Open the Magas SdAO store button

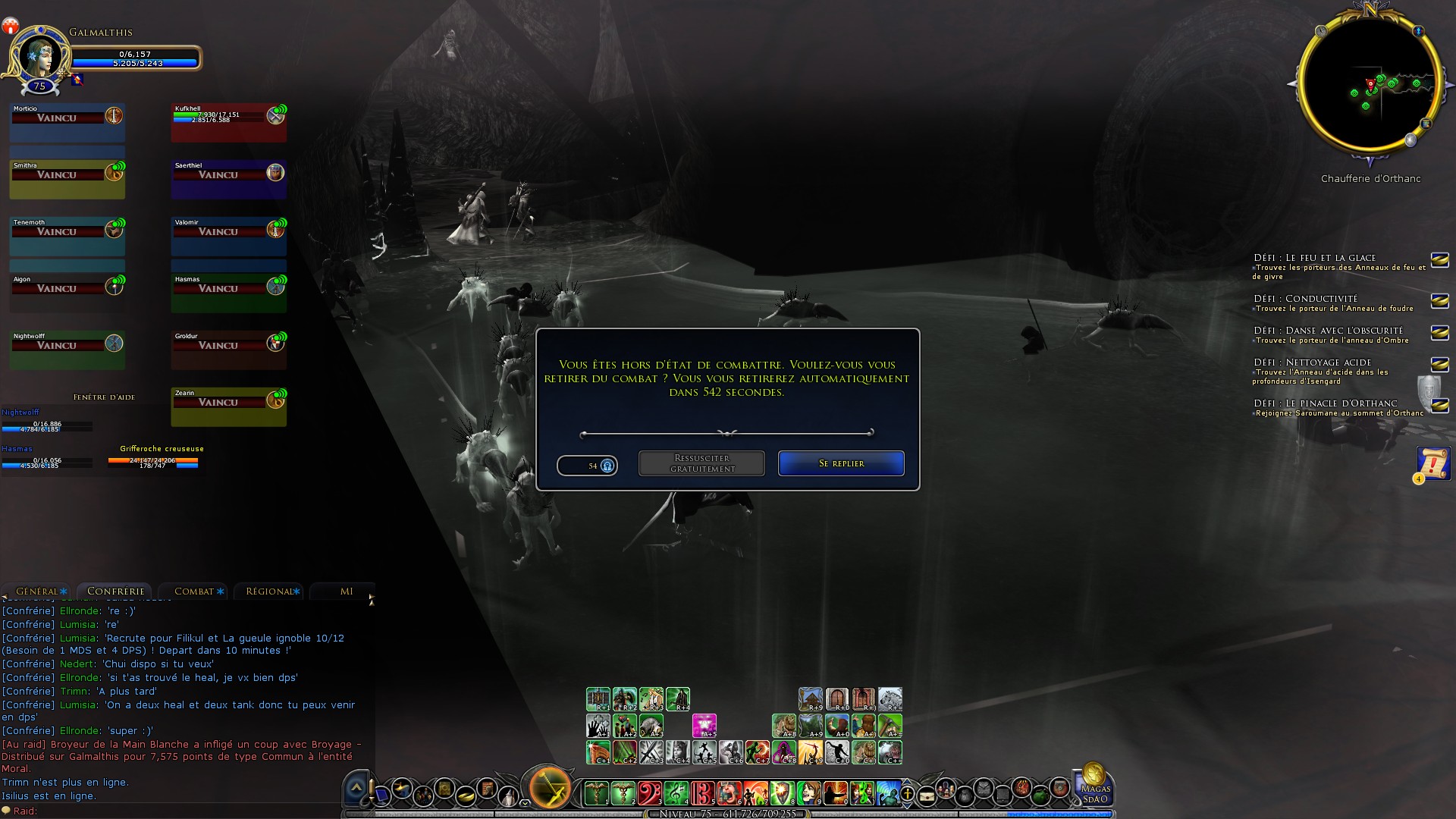click(1094, 786)
